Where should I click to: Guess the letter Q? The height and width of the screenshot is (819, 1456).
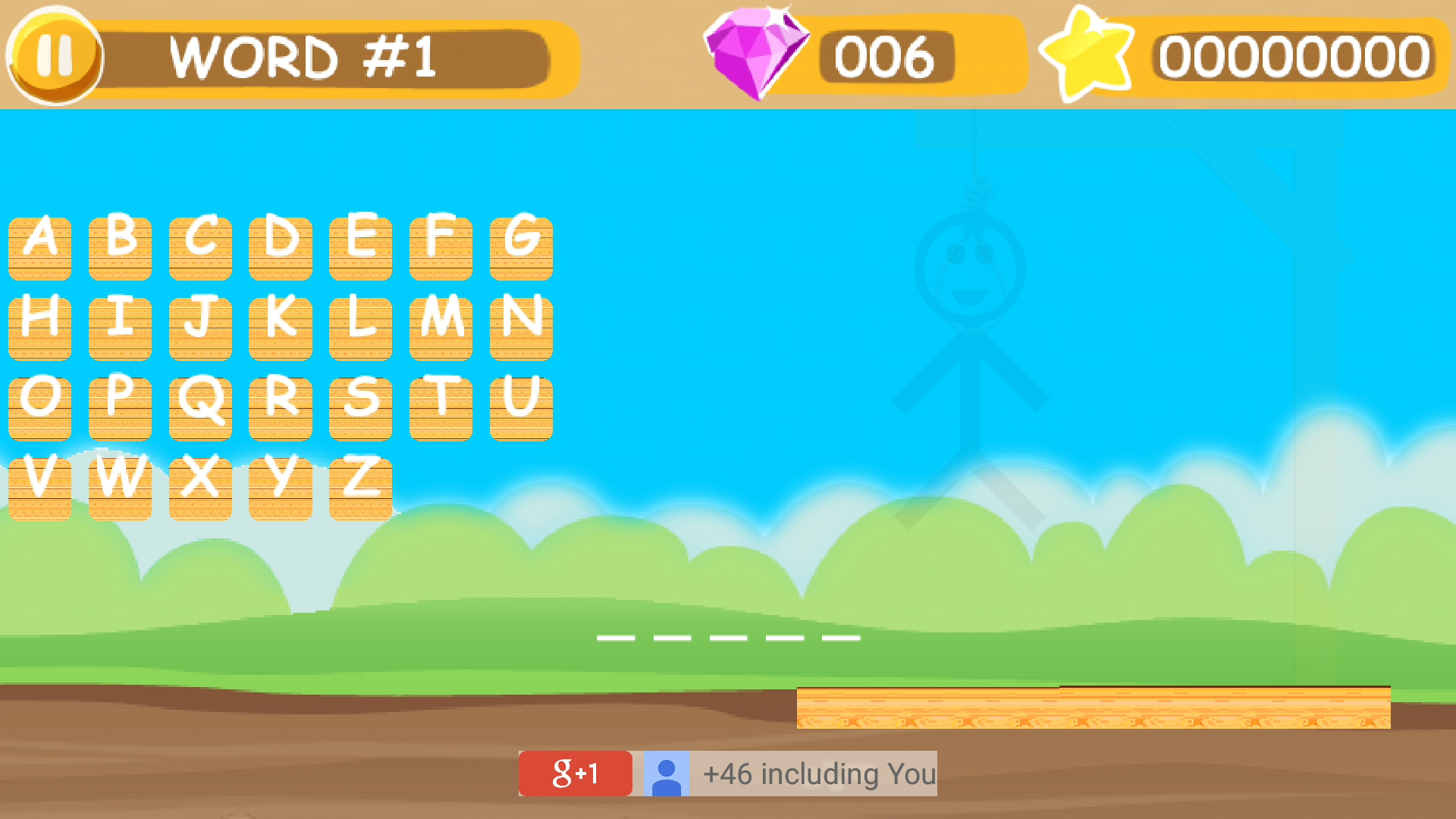[x=201, y=404]
